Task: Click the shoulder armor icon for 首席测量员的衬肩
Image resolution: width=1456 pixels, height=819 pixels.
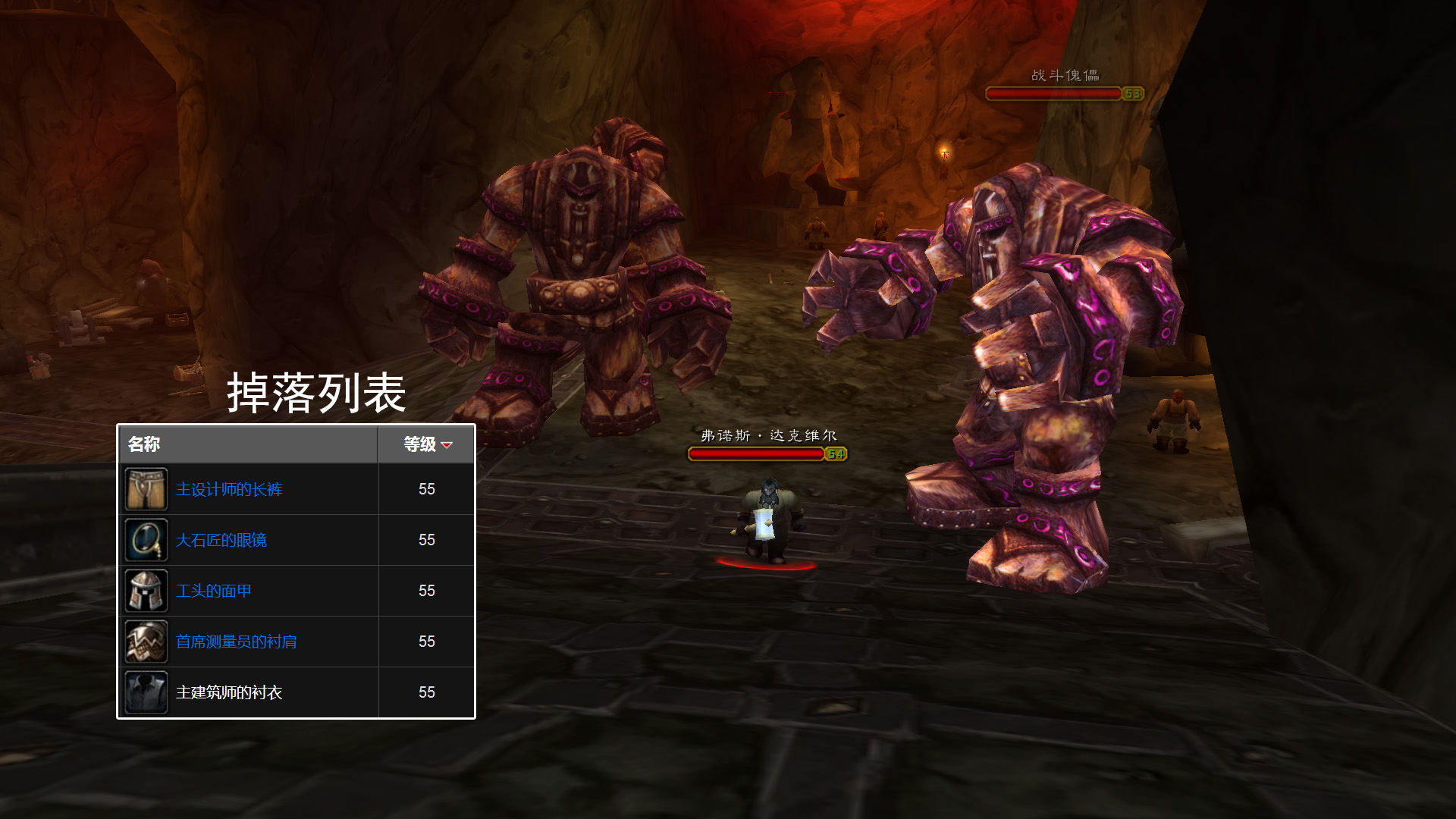Action: (x=146, y=642)
